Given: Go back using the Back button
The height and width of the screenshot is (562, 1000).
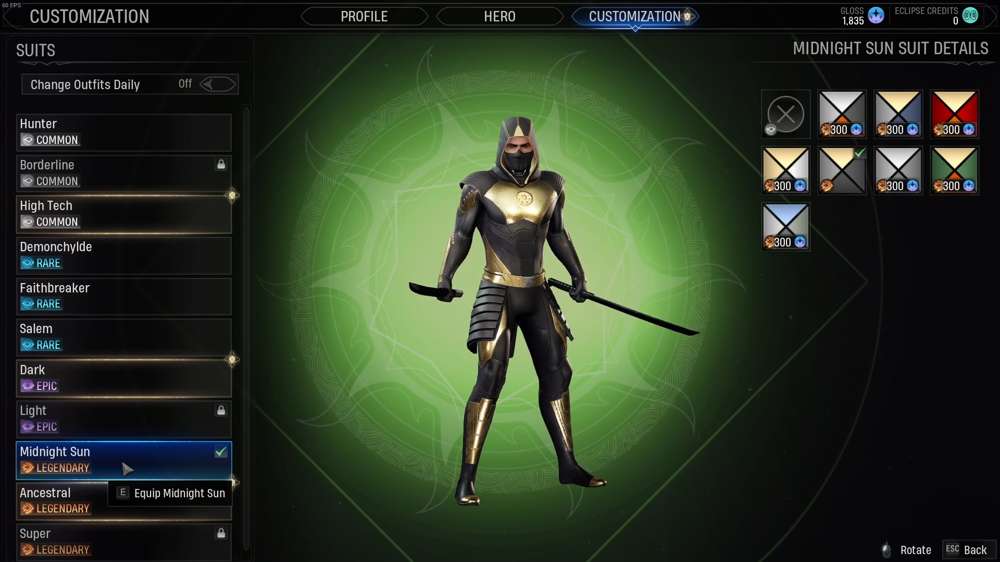Looking at the screenshot, I should (x=967, y=550).
